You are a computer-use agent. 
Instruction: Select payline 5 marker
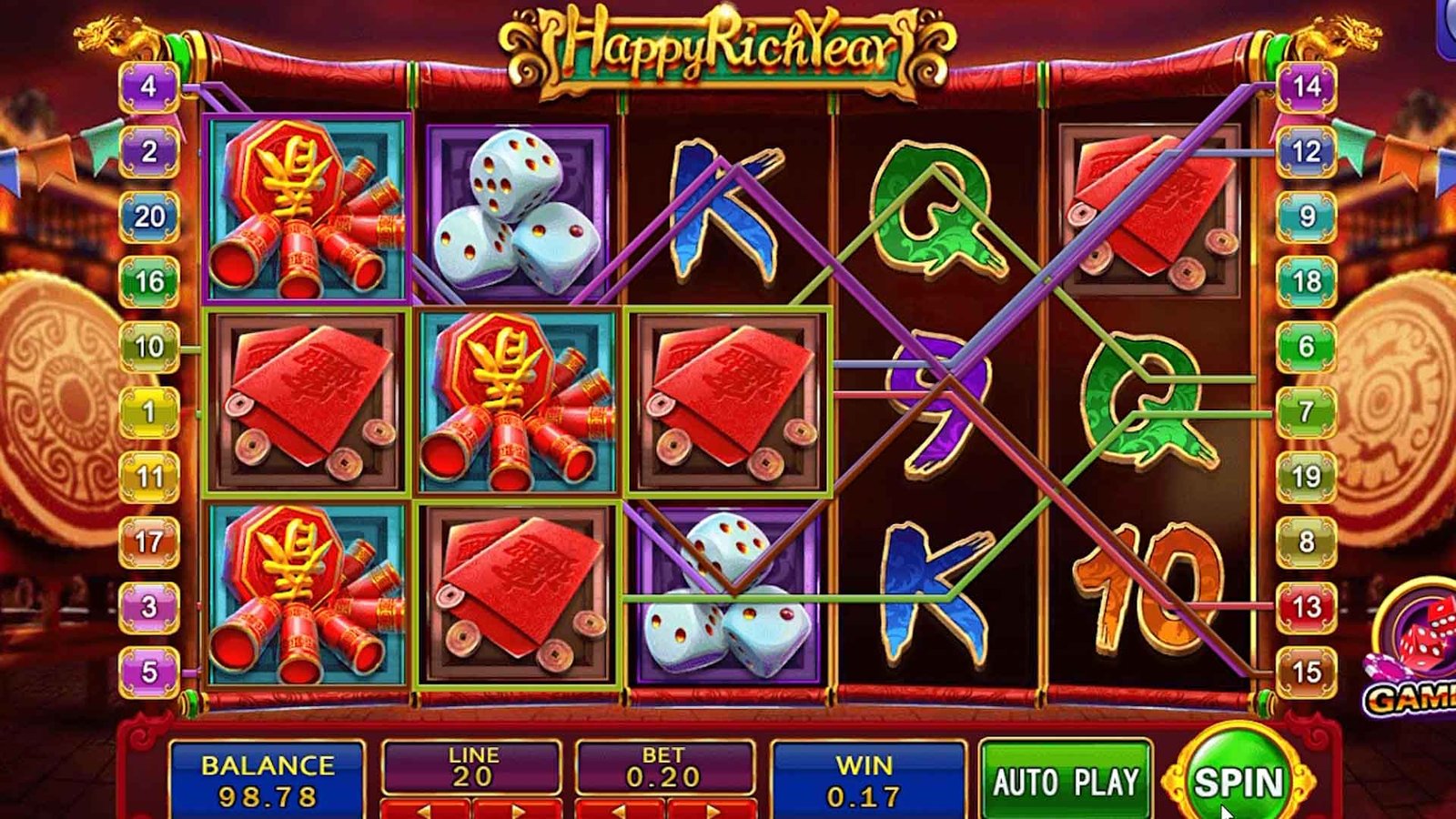[149, 672]
